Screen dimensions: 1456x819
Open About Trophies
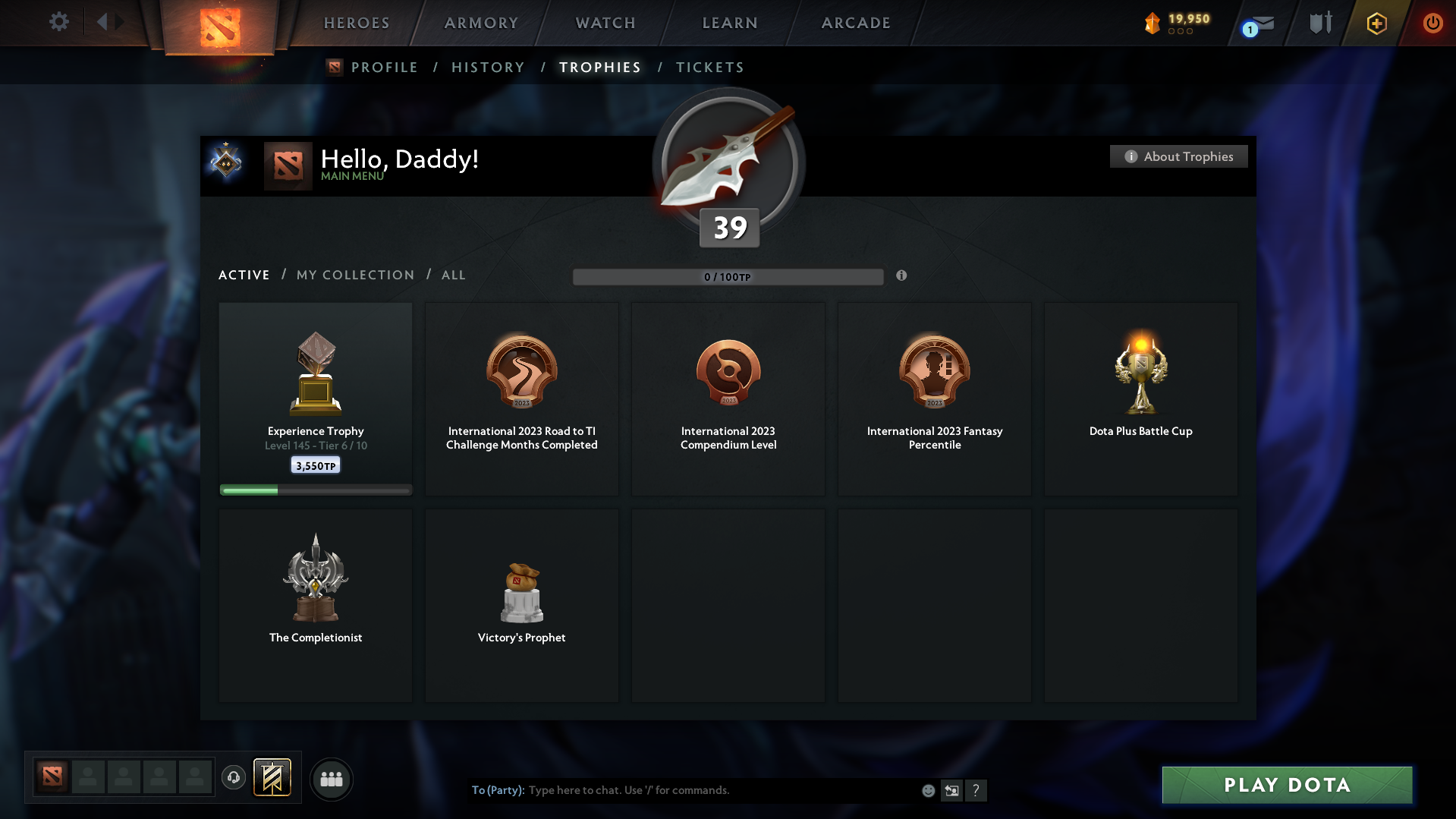1178,156
